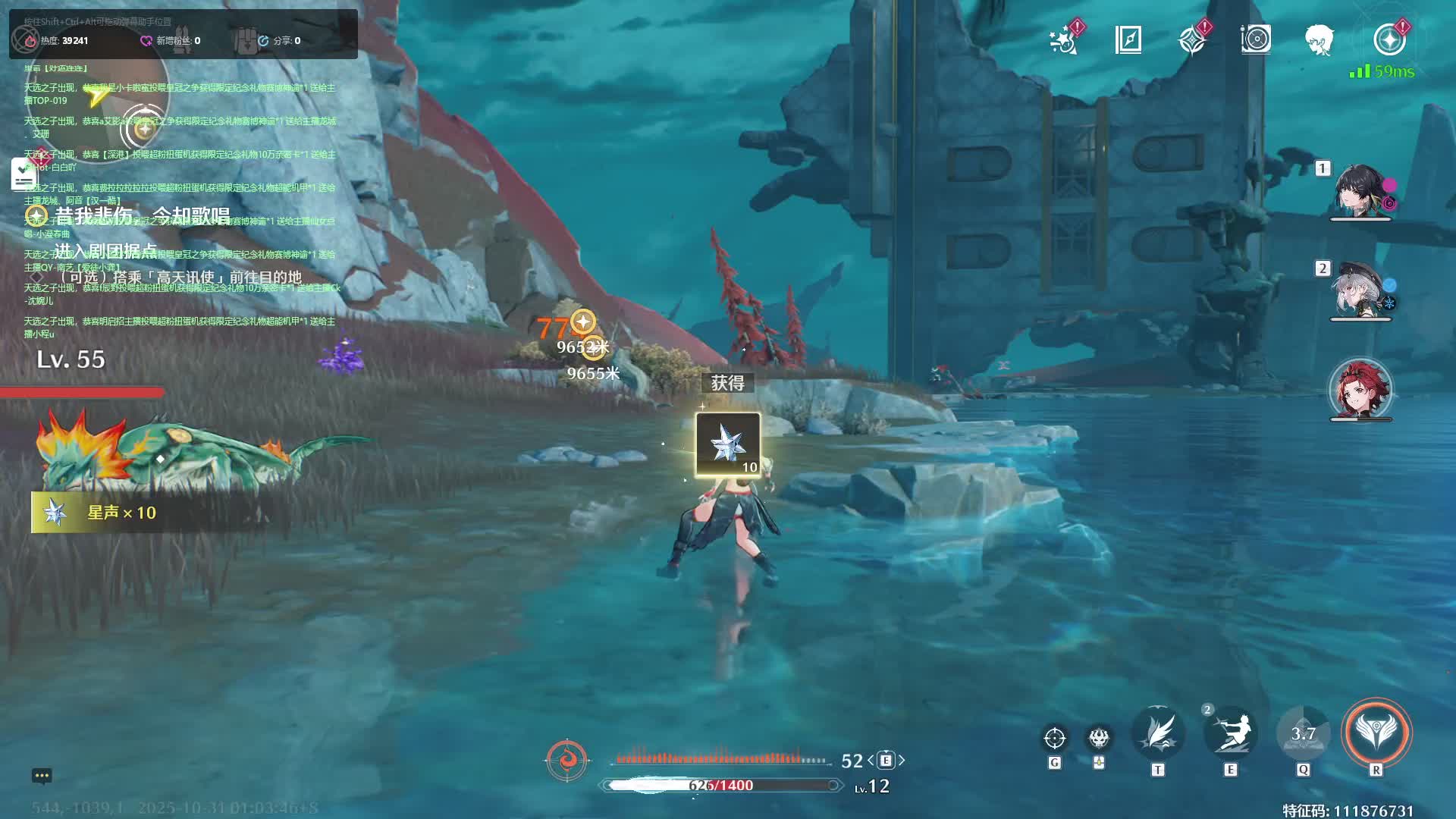Image resolution: width=1456 pixels, height=819 pixels.
Task: Use the dashing gunner resonance skill
Action: [x=1230, y=734]
